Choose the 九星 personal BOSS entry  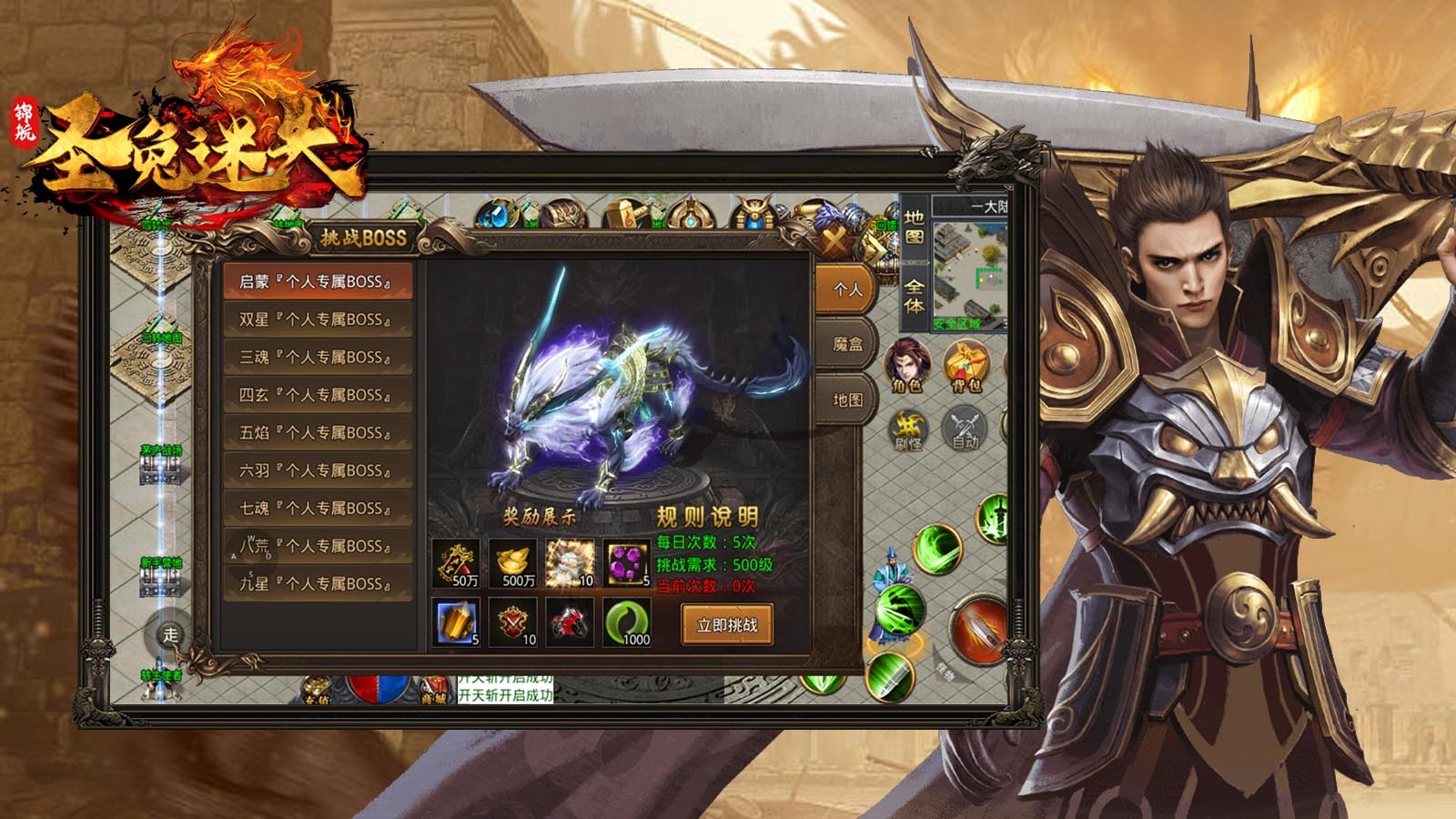[x=317, y=583]
